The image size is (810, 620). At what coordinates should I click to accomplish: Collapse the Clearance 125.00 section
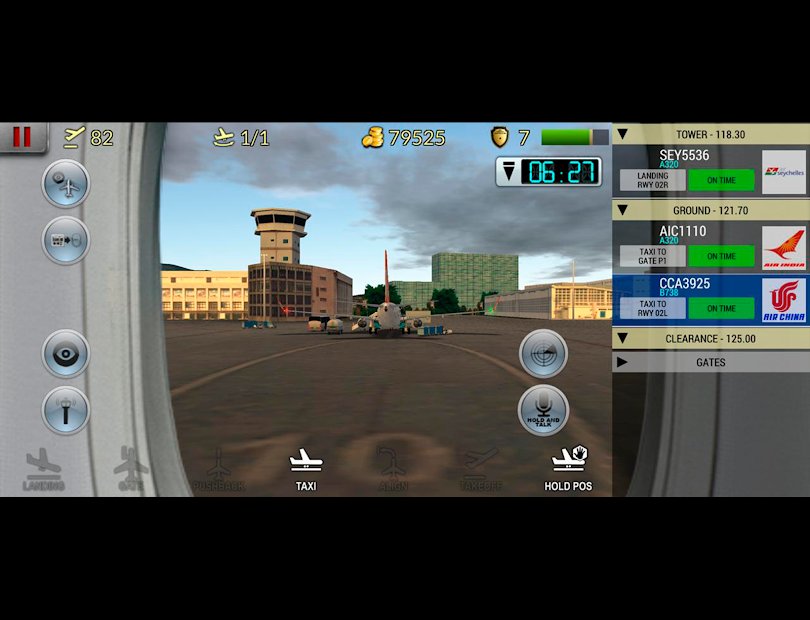(622, 338)
